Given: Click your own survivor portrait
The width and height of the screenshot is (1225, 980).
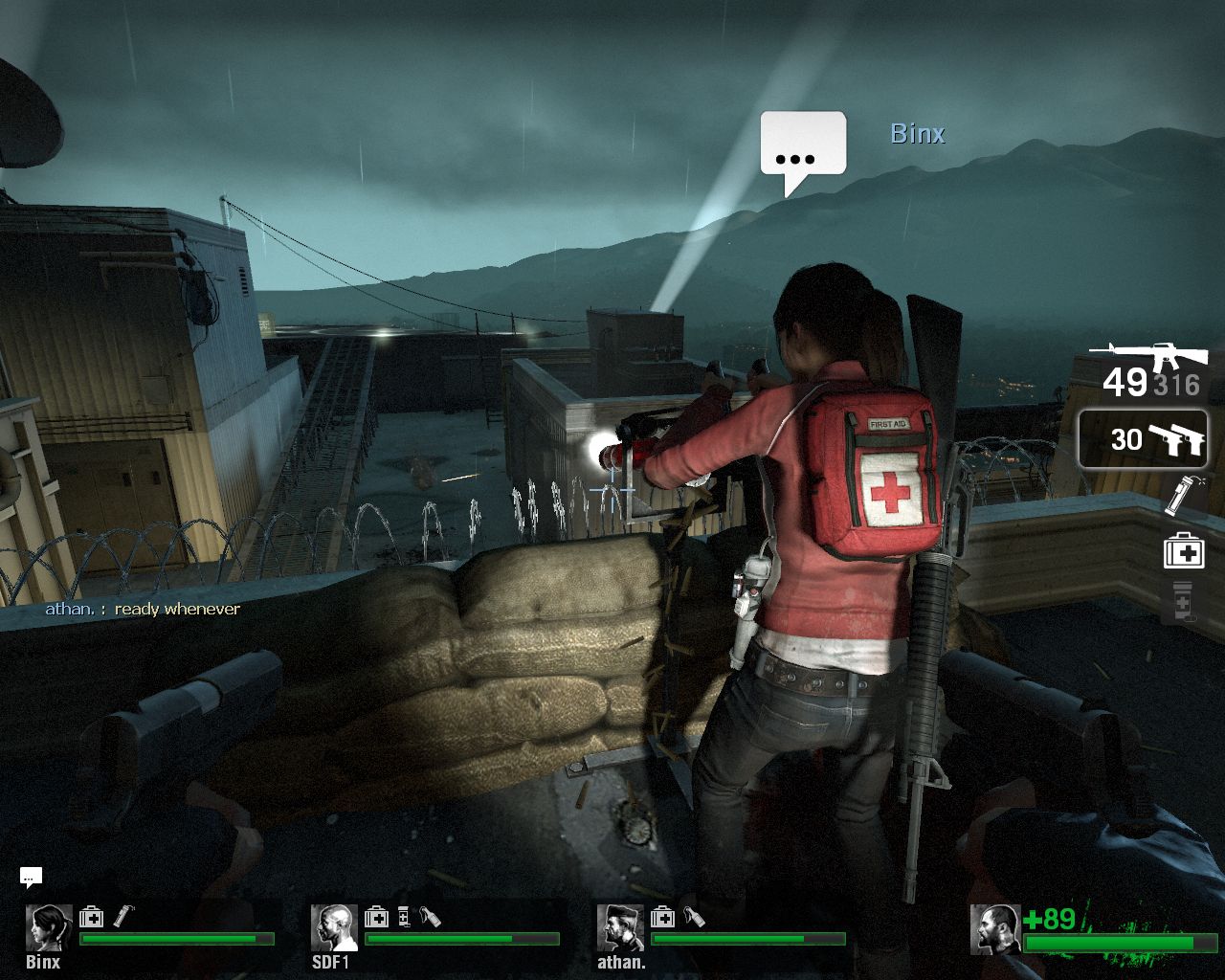Looking at the screenshot, I should point(994,928).
